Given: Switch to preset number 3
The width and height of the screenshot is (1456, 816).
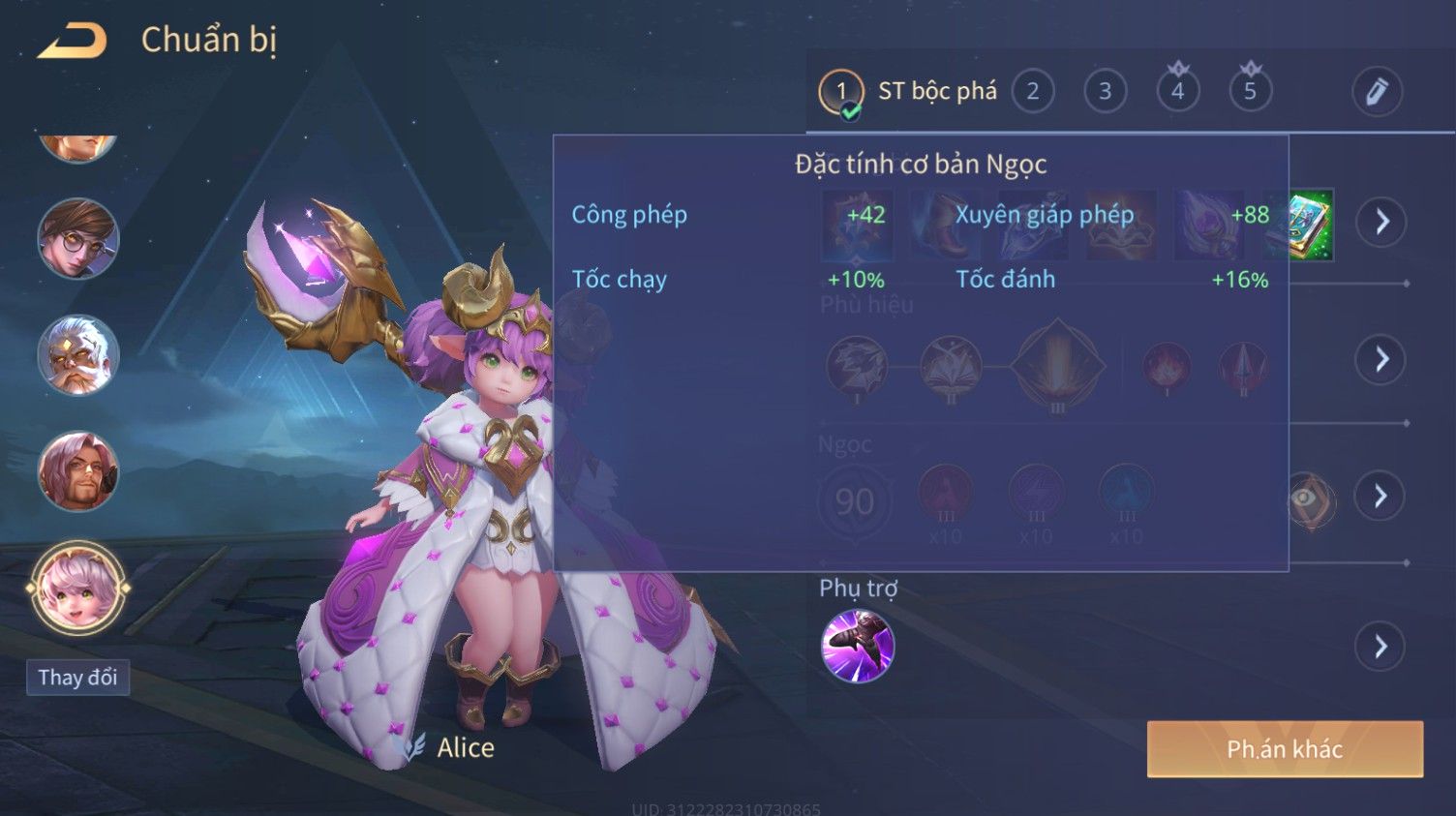Looking at the screenshot, I should (1105, 92).
